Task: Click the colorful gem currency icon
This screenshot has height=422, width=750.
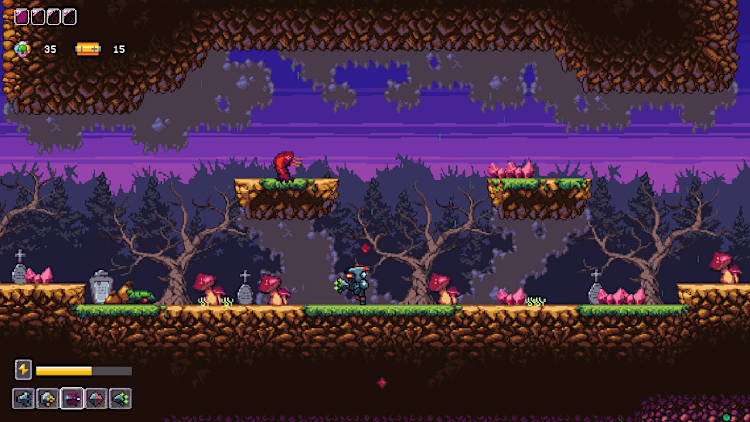Action: click(23, 48)
